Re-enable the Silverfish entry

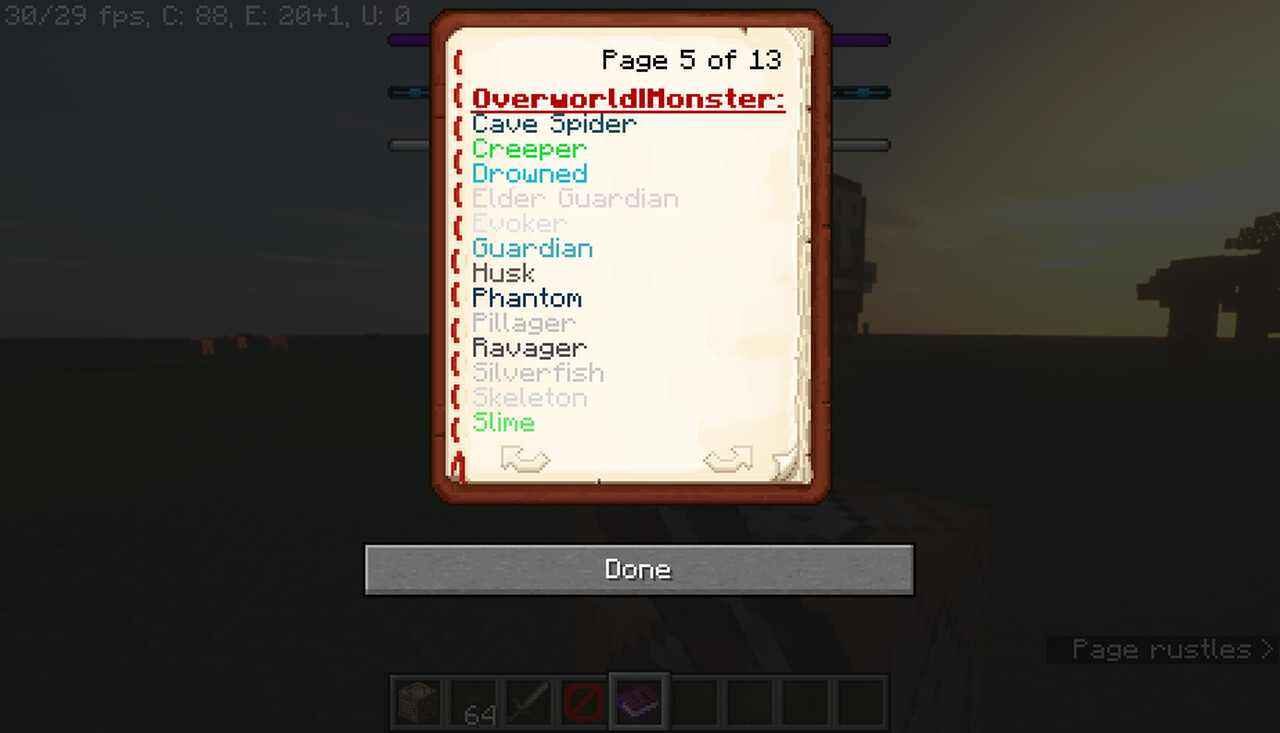tap(537, 372)
